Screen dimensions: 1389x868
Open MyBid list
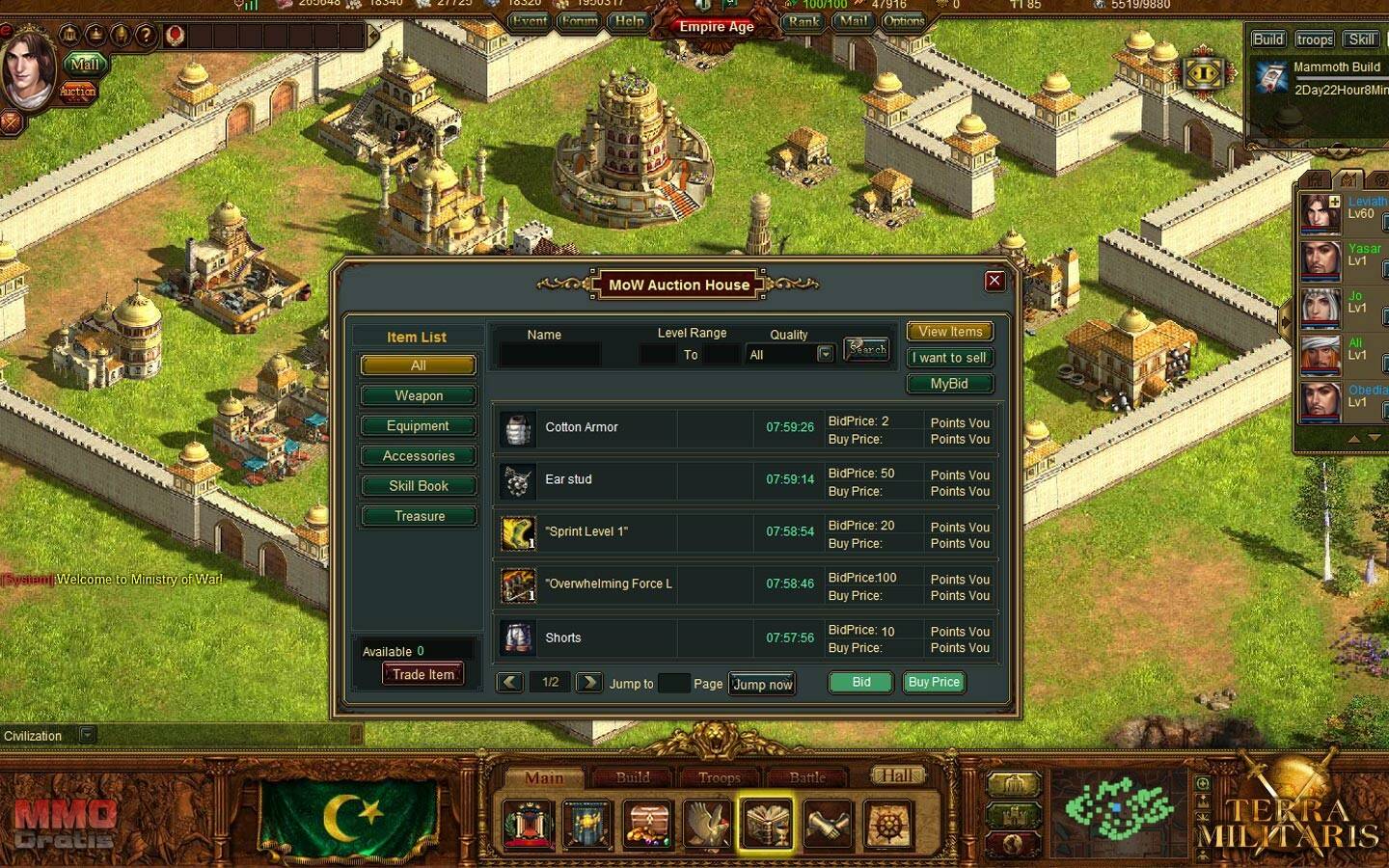point(949,384)
